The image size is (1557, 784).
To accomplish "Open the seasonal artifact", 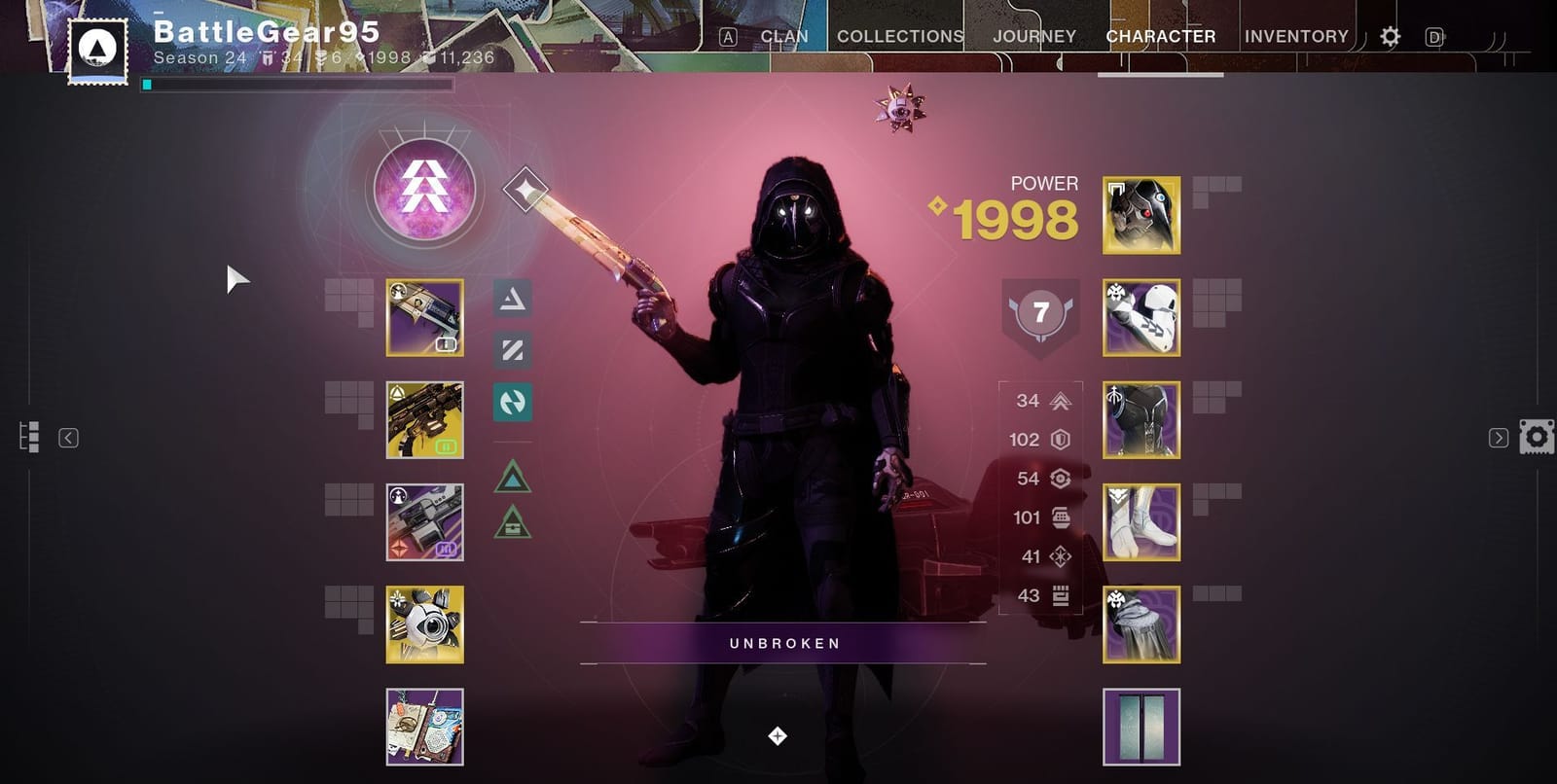I will tap(425, 729).
